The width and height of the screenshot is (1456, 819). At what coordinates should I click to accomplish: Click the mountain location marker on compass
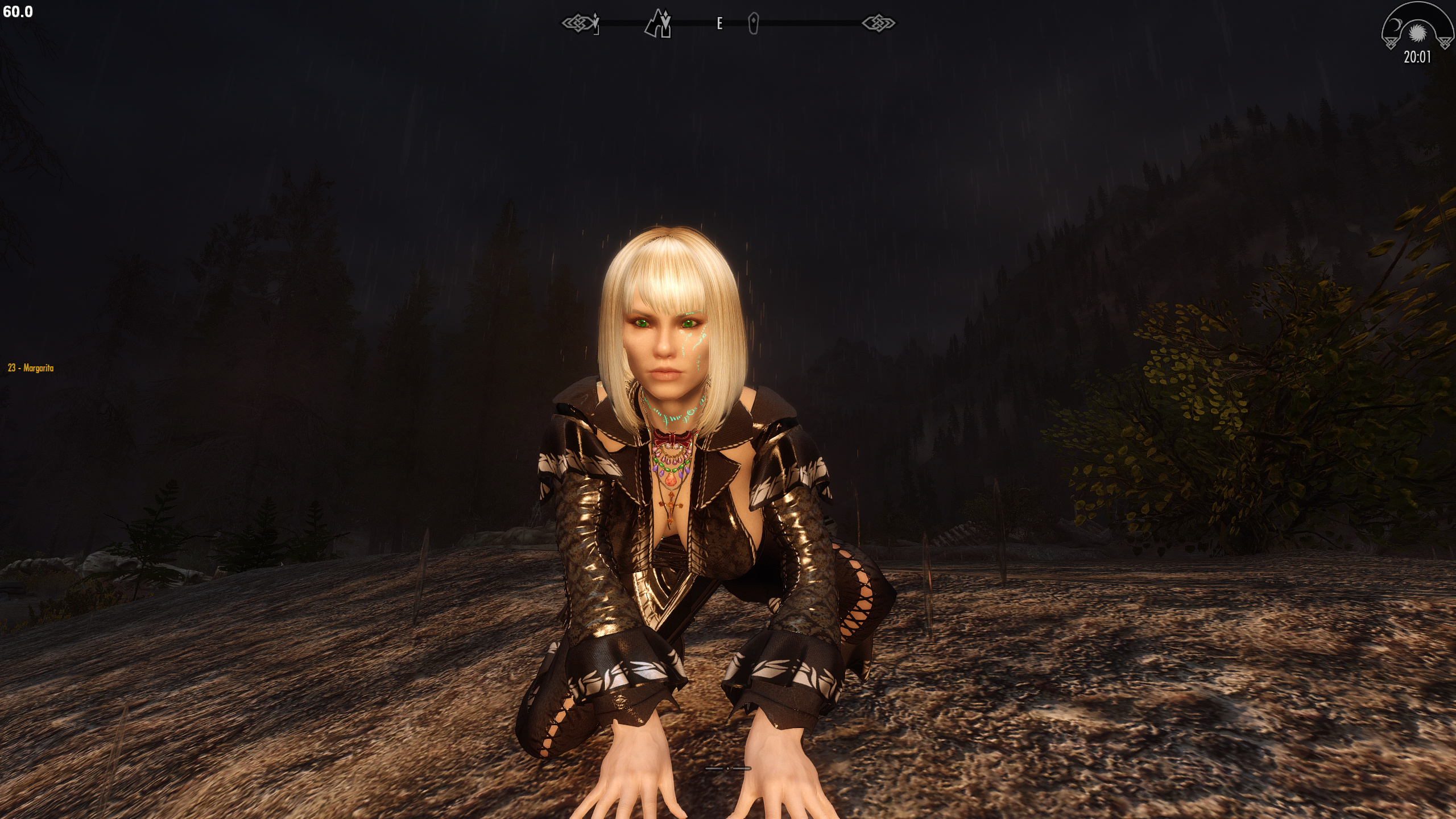point(658,24)
